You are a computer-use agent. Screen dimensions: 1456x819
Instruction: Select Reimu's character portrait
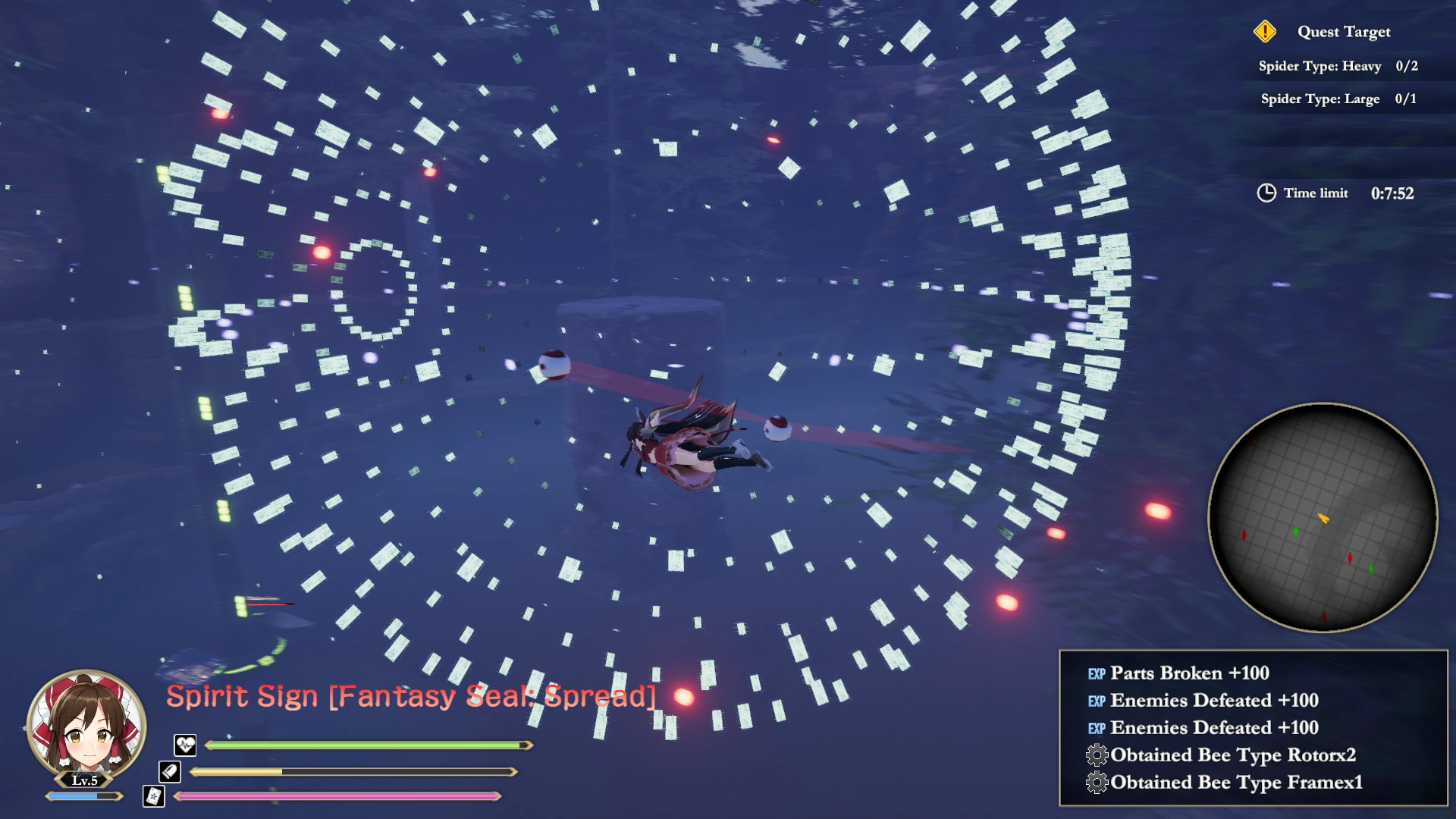tap(86, 726)
